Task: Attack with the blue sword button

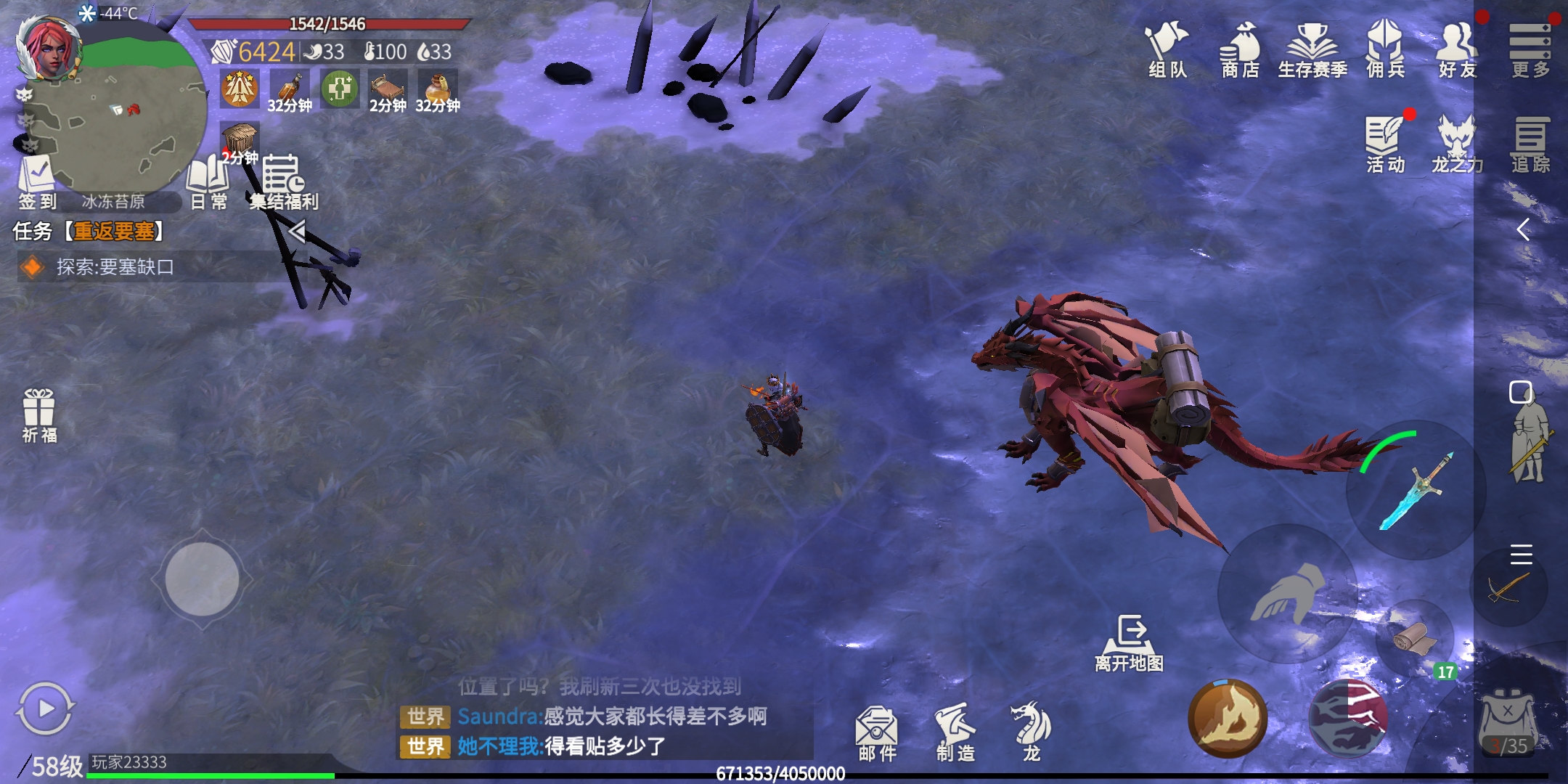Action: coord(1416,489)
